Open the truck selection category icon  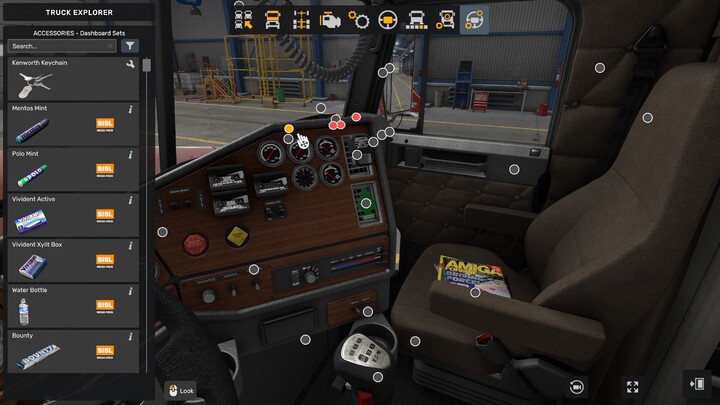[x=243, y=20]
